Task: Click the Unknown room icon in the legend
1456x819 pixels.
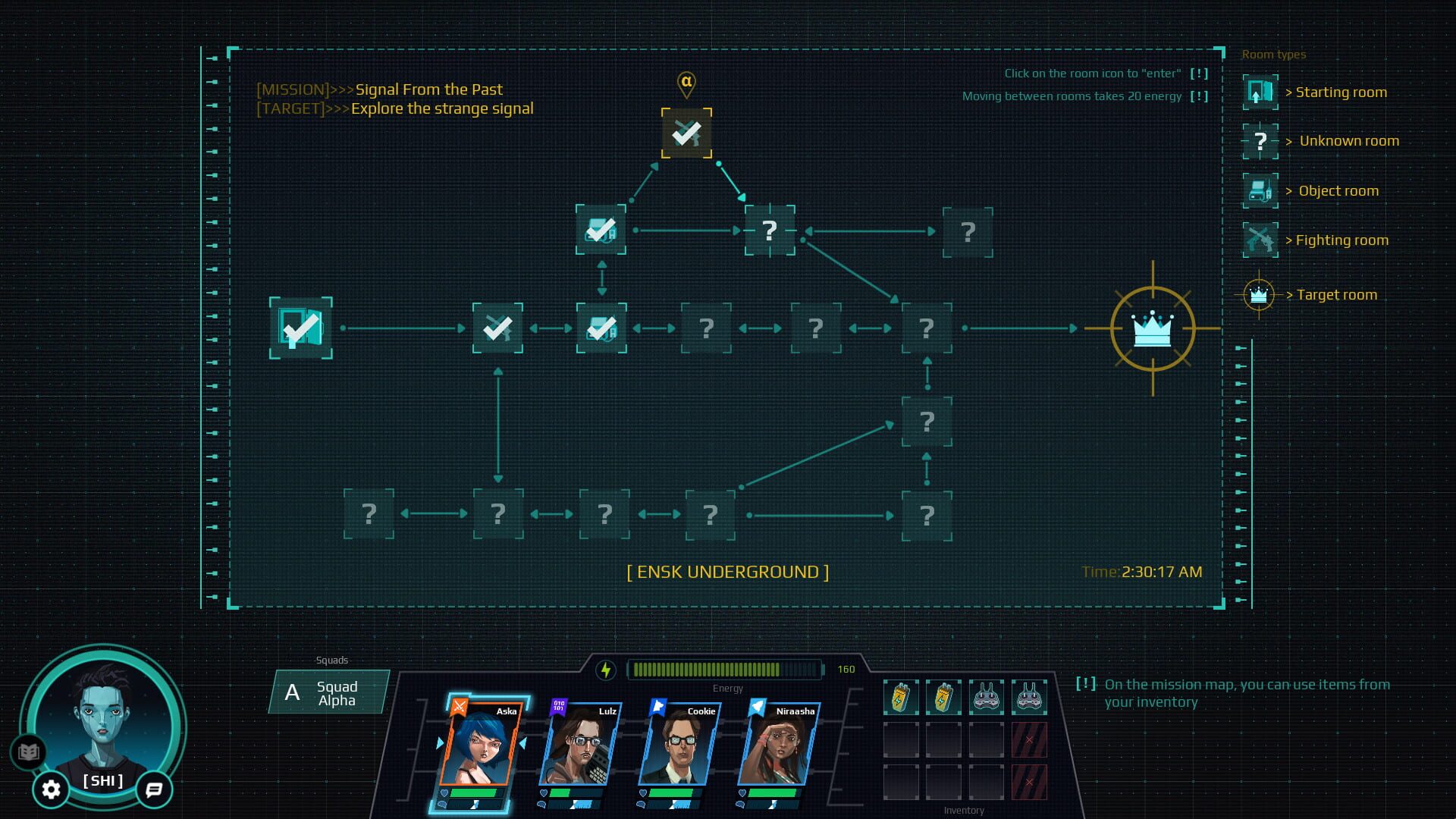Action: [x=1259, y=140]
